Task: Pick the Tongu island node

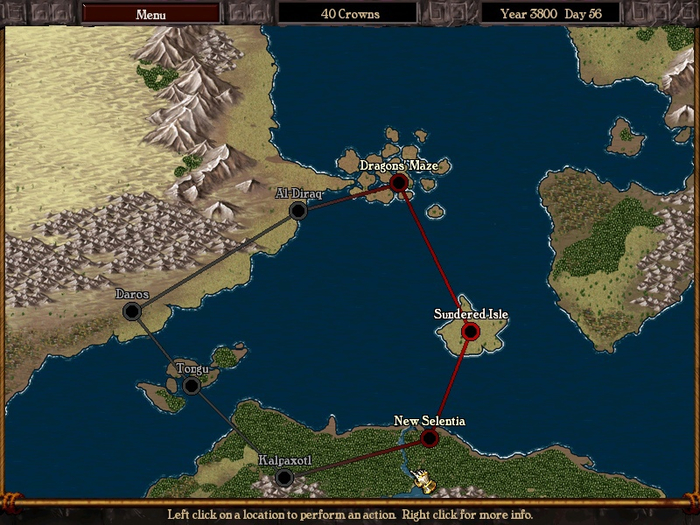Action: tap(192, 385)
